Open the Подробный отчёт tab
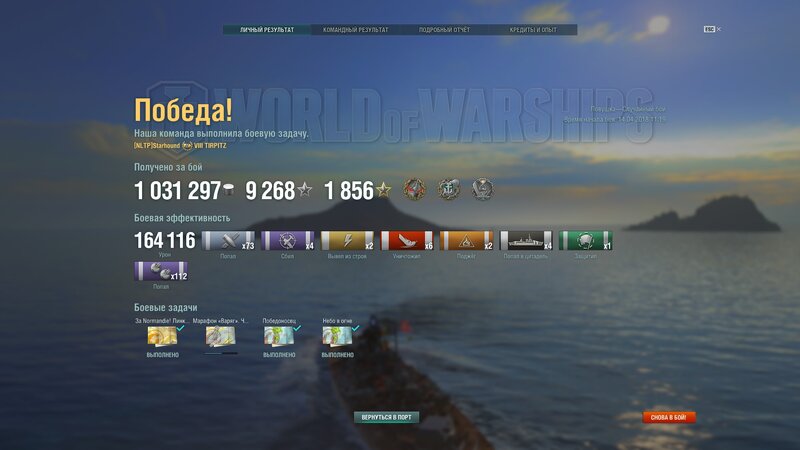This screenshot has width=800, height=450. click(443, 30)
